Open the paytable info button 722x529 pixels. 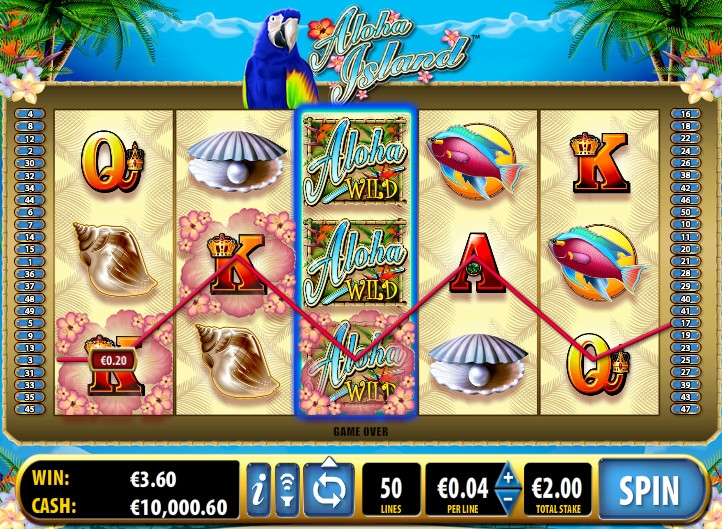(x=259, y=490)
